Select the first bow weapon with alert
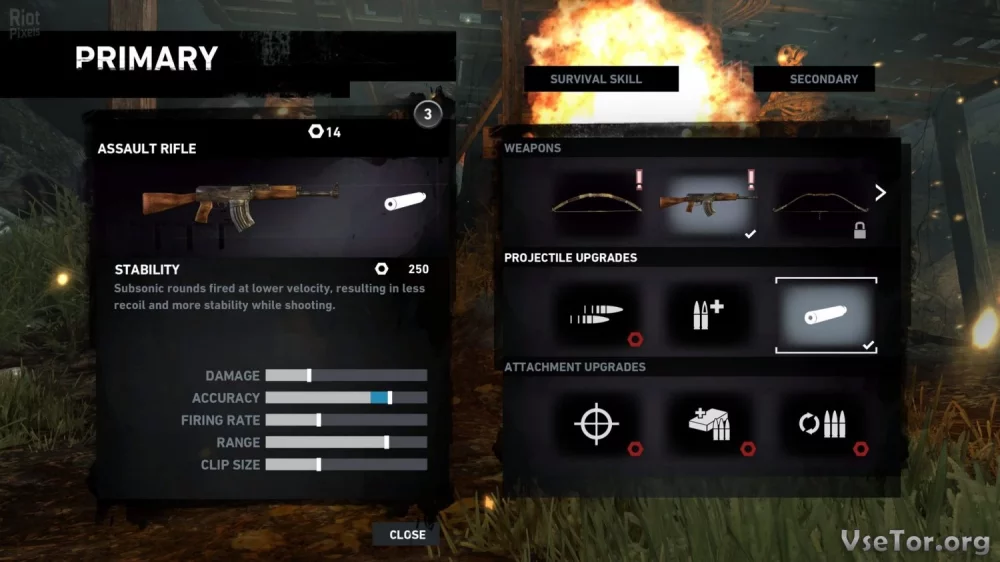The image size is (1000, 562). click(x=597, y=203)
